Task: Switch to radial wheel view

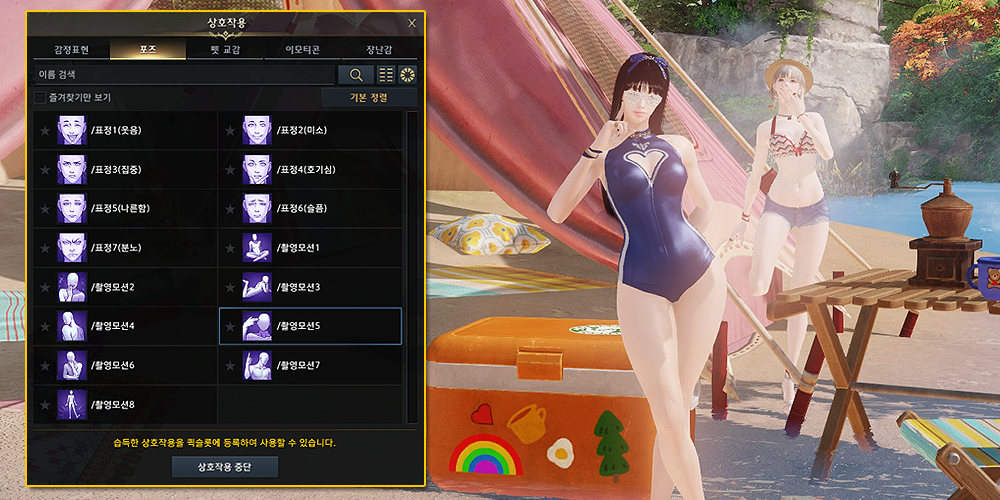Action: pos(407,75)
